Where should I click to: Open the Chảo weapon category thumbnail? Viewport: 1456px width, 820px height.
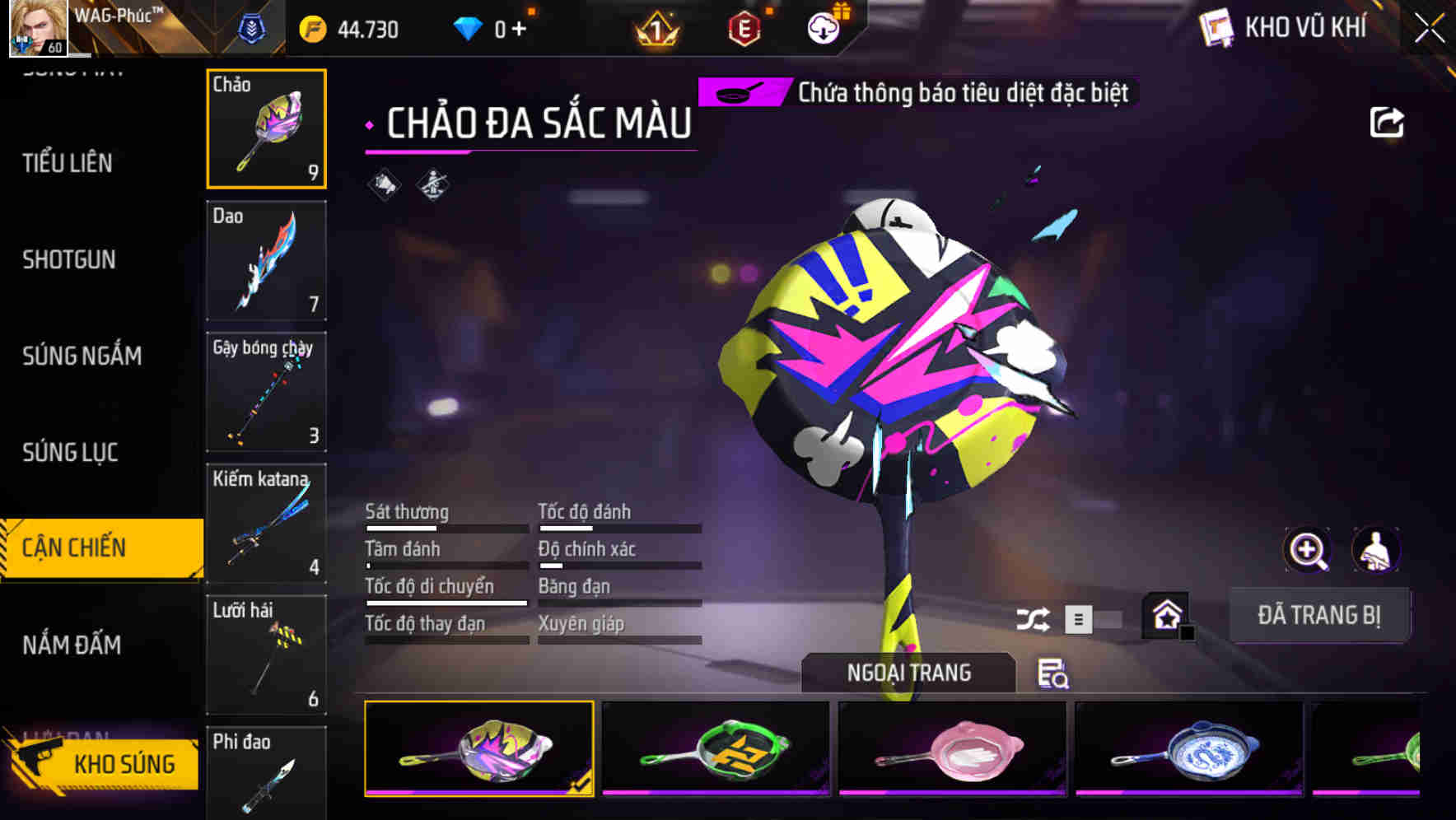click(x=265, y=128)
